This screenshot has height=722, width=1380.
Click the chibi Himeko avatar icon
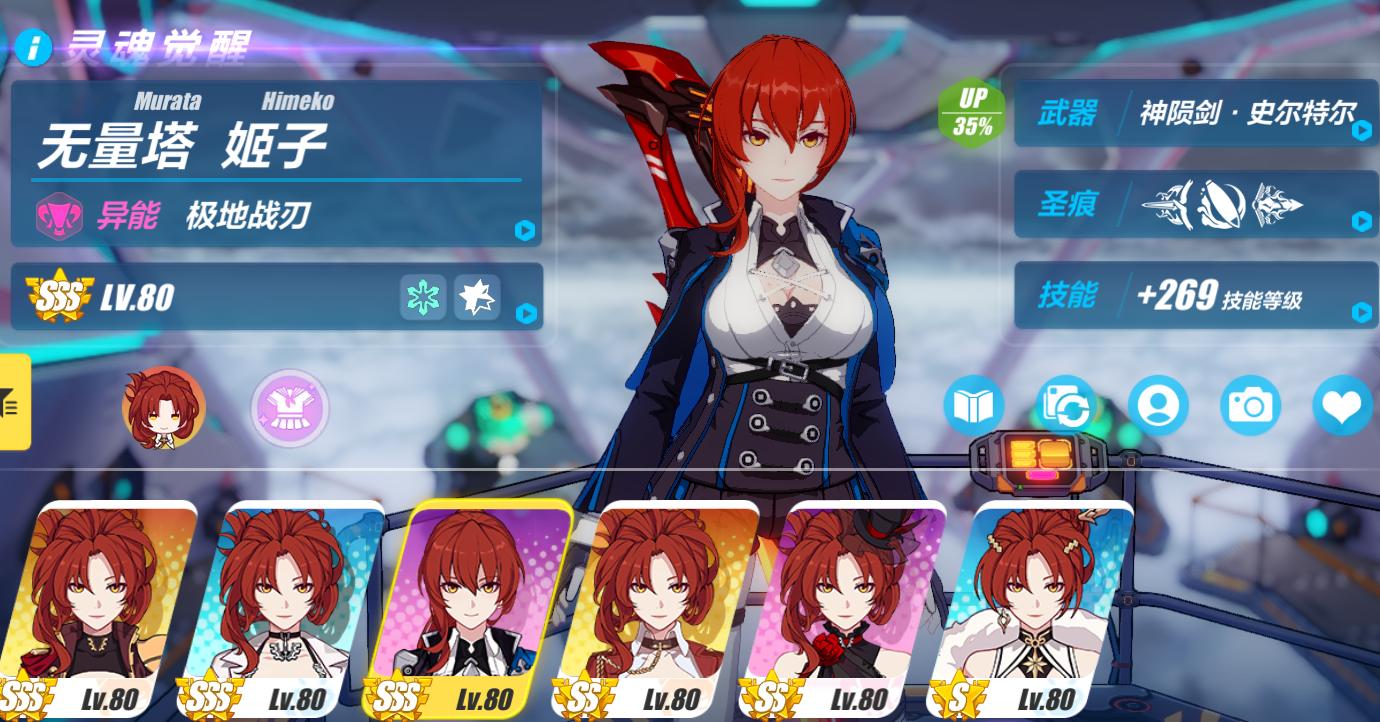point(163,407)
